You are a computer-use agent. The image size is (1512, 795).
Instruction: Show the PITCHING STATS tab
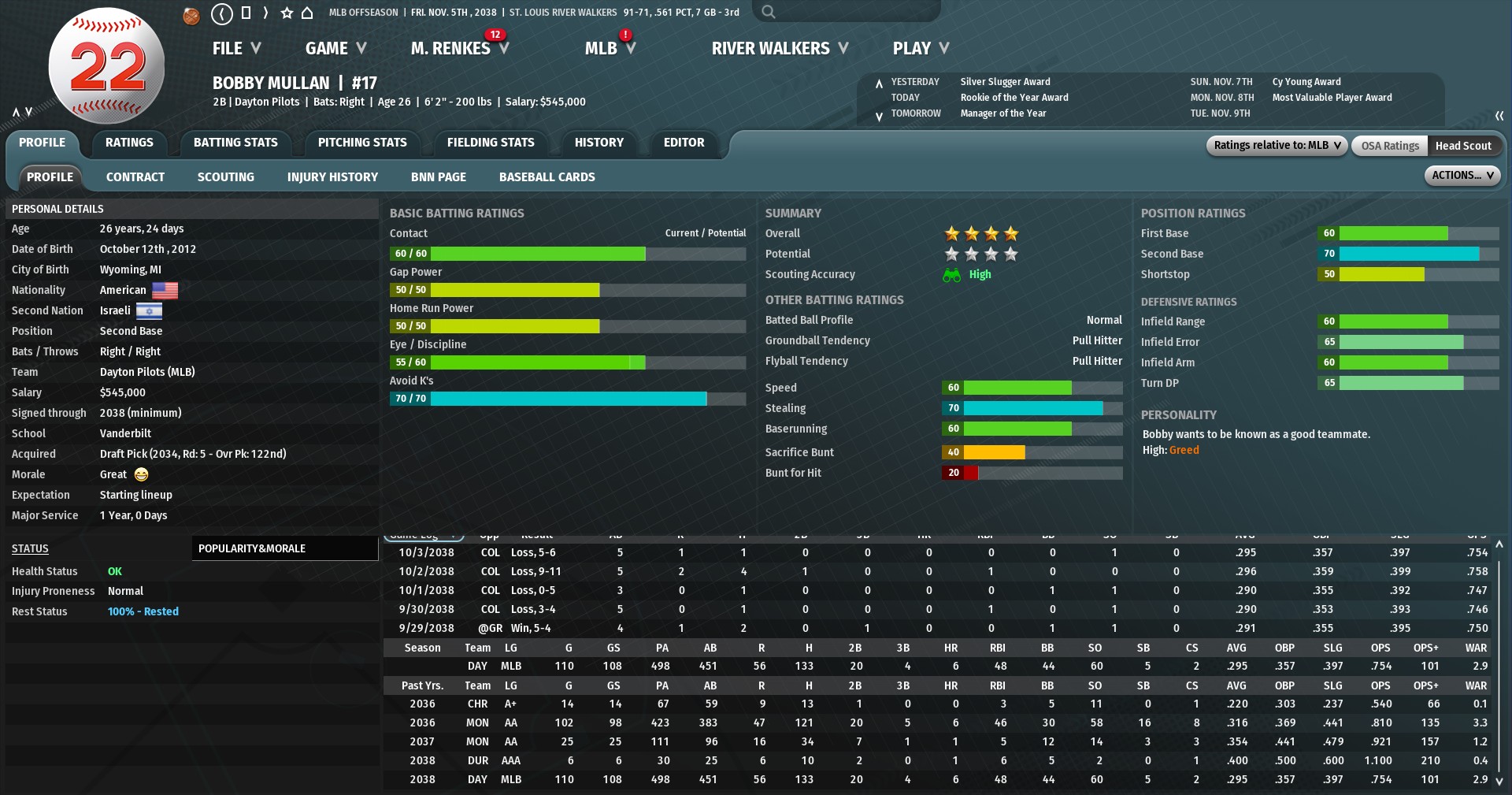pos(362,143)
